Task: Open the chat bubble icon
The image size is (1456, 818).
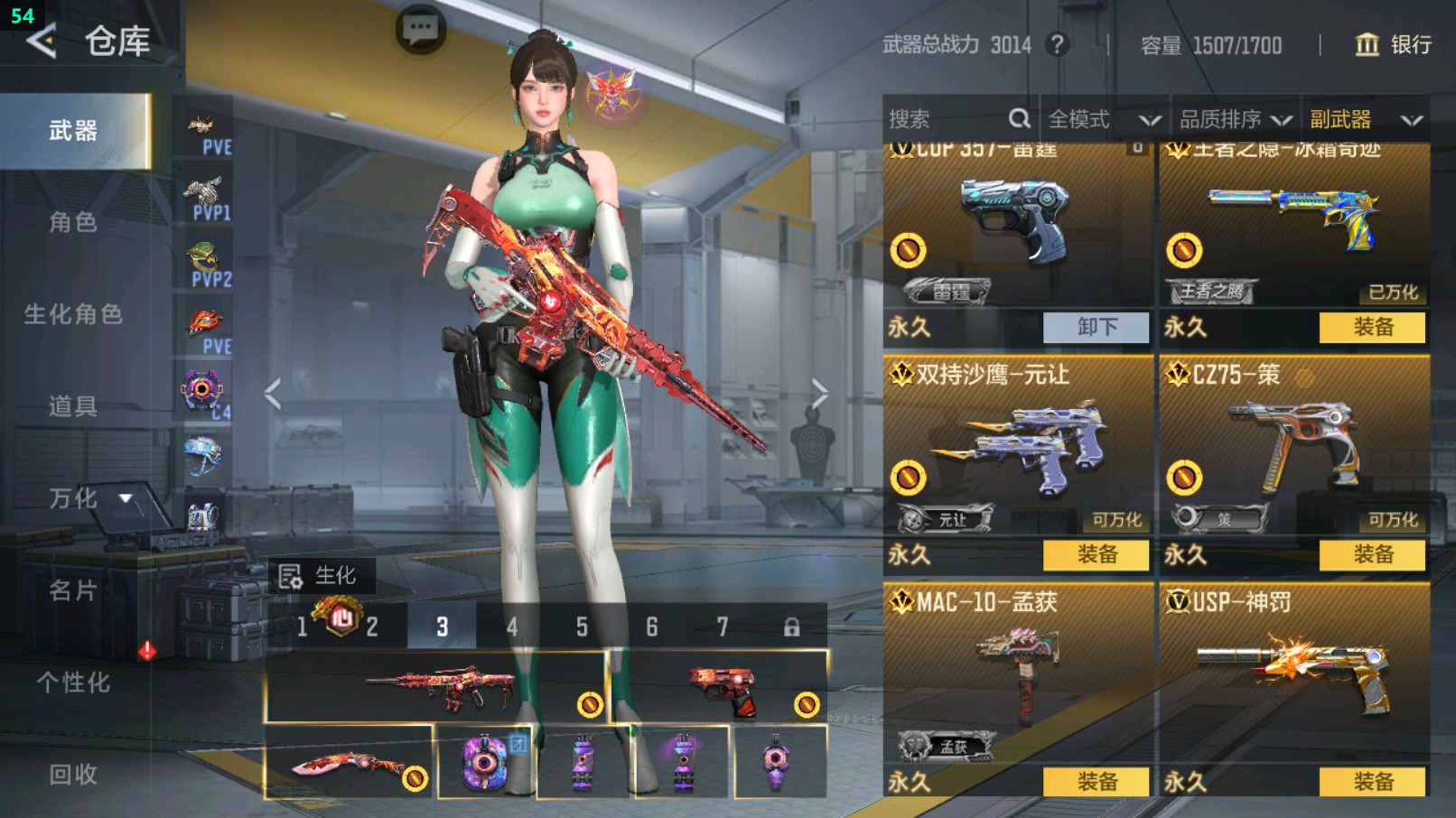Action: tap(420, 30)
